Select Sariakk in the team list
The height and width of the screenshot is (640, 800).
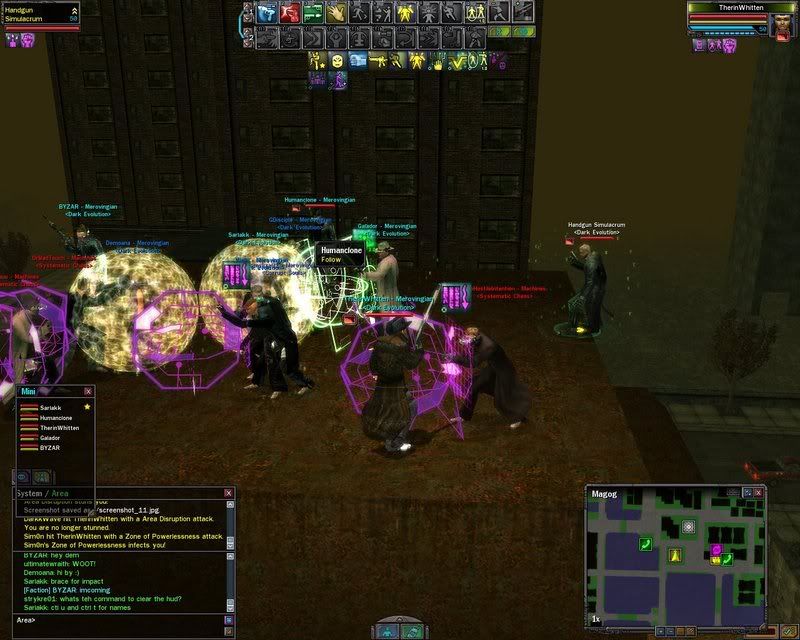coord(50,408)
